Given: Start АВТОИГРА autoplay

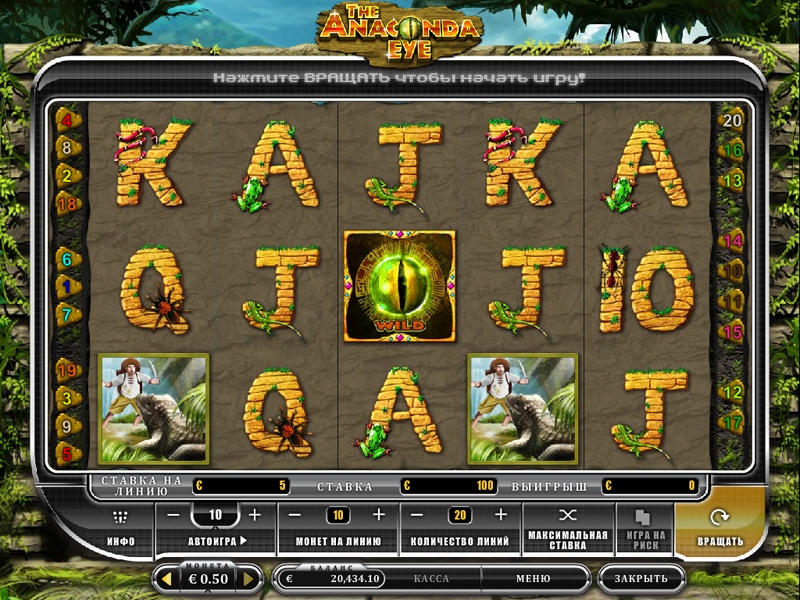Looking at the screenshot, I should (216, 541).
